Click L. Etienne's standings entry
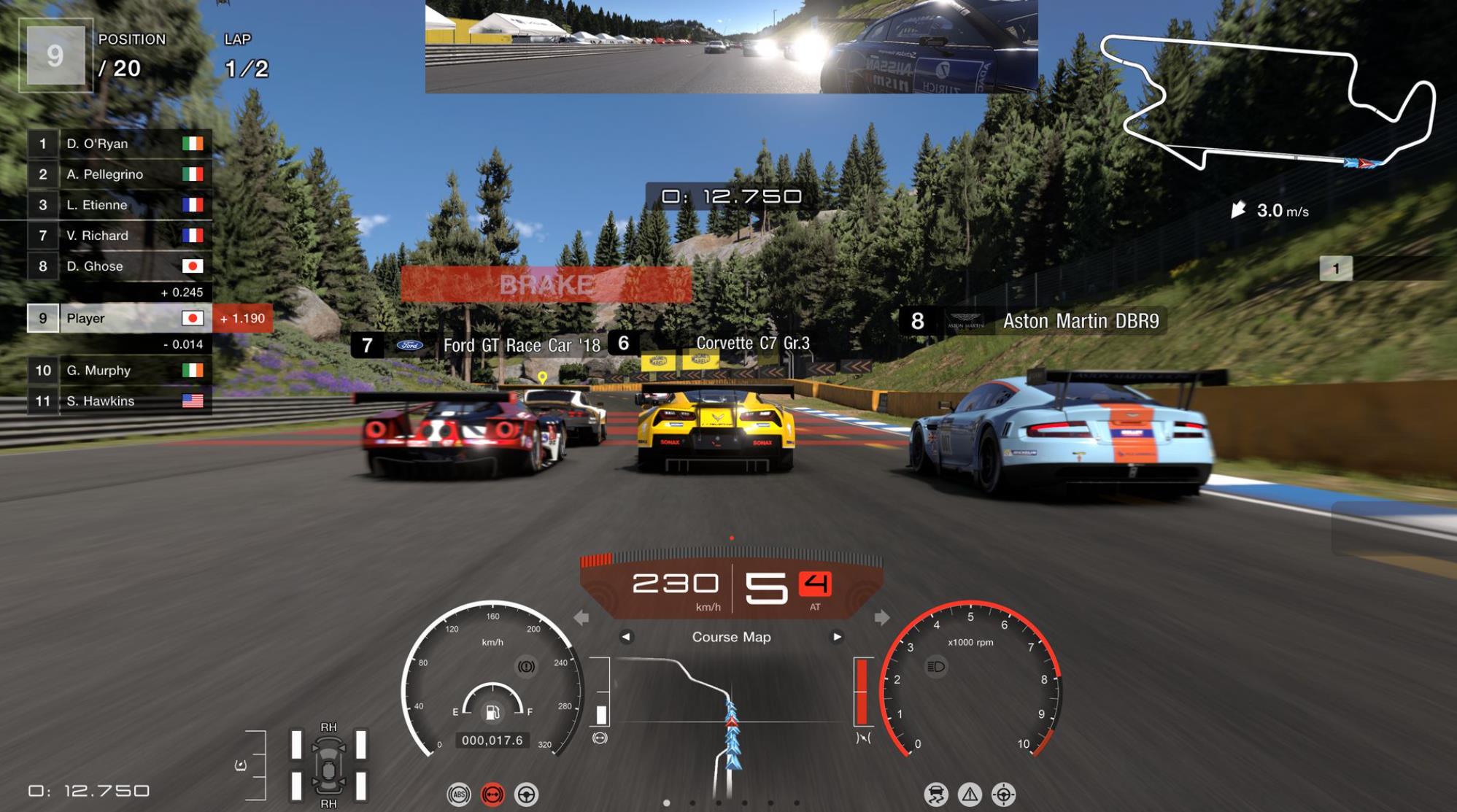This screenshot has height=812, width=1457. click(120, 205)
